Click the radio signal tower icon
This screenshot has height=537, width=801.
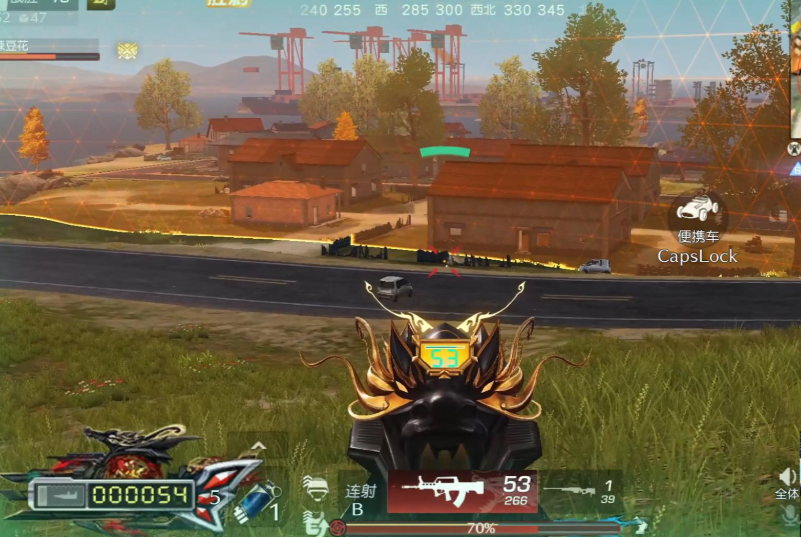pos(795,148)
